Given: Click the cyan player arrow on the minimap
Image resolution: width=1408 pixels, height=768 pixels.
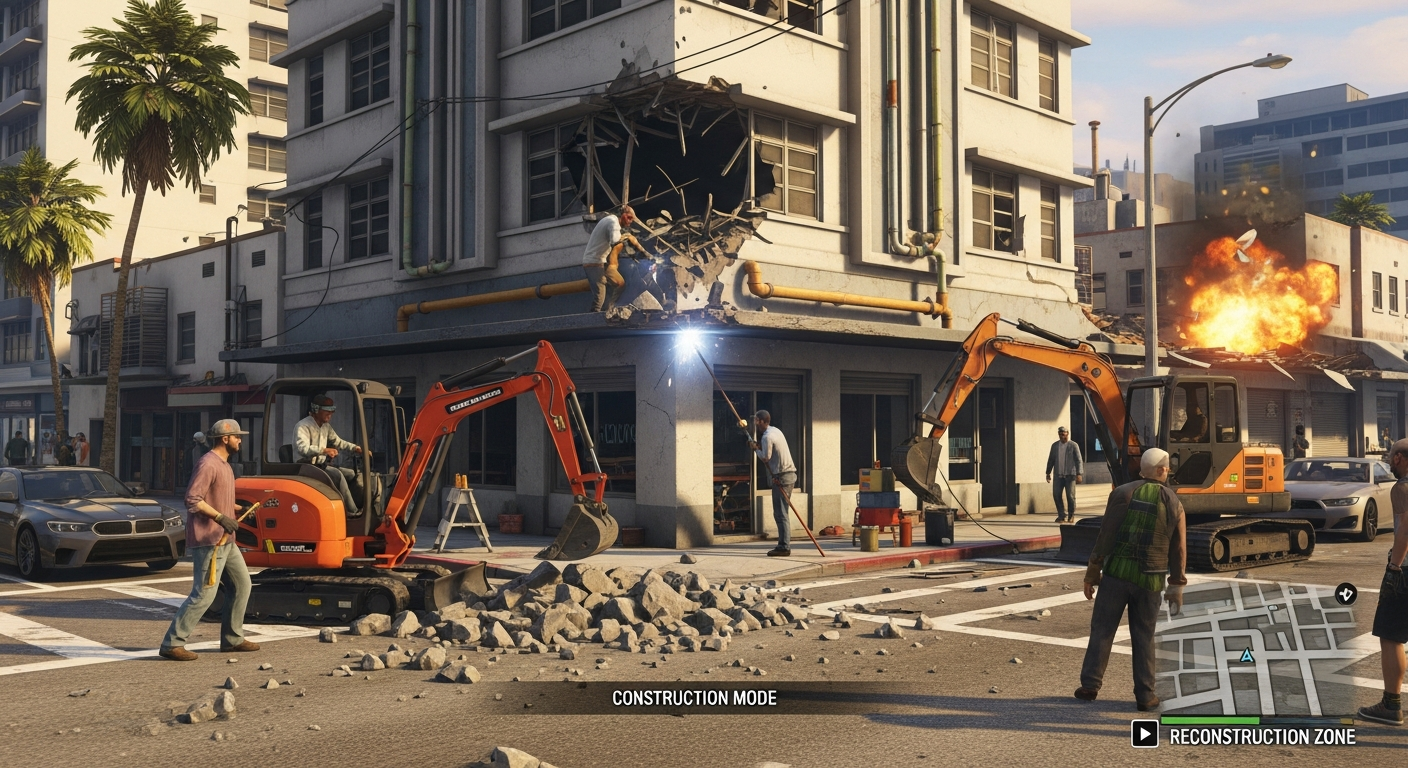Looking at the screenshot, I should pyautogui.click(x=1246, y=657).
